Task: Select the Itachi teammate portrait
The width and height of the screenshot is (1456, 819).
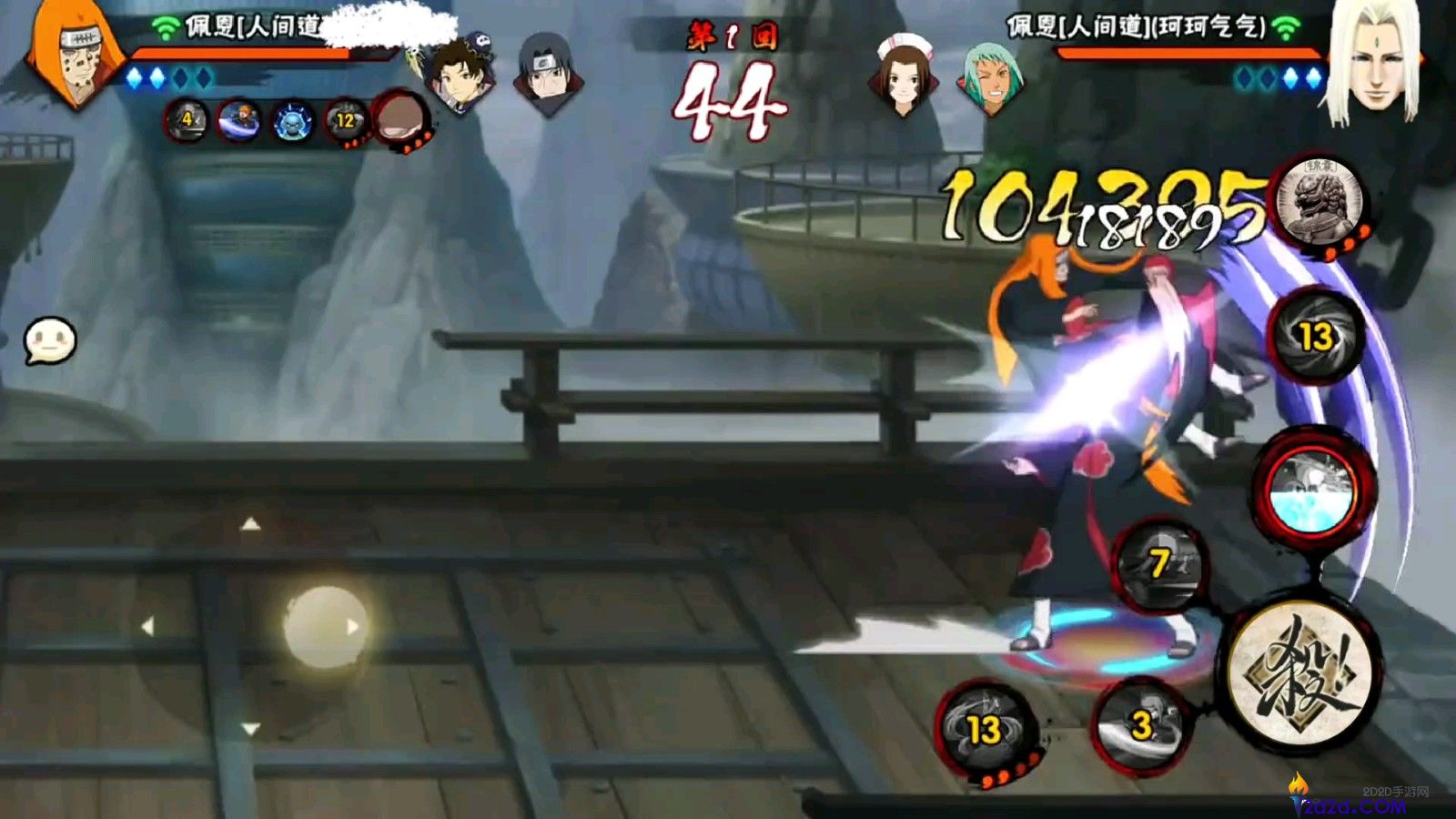Action: coord(549,73)
